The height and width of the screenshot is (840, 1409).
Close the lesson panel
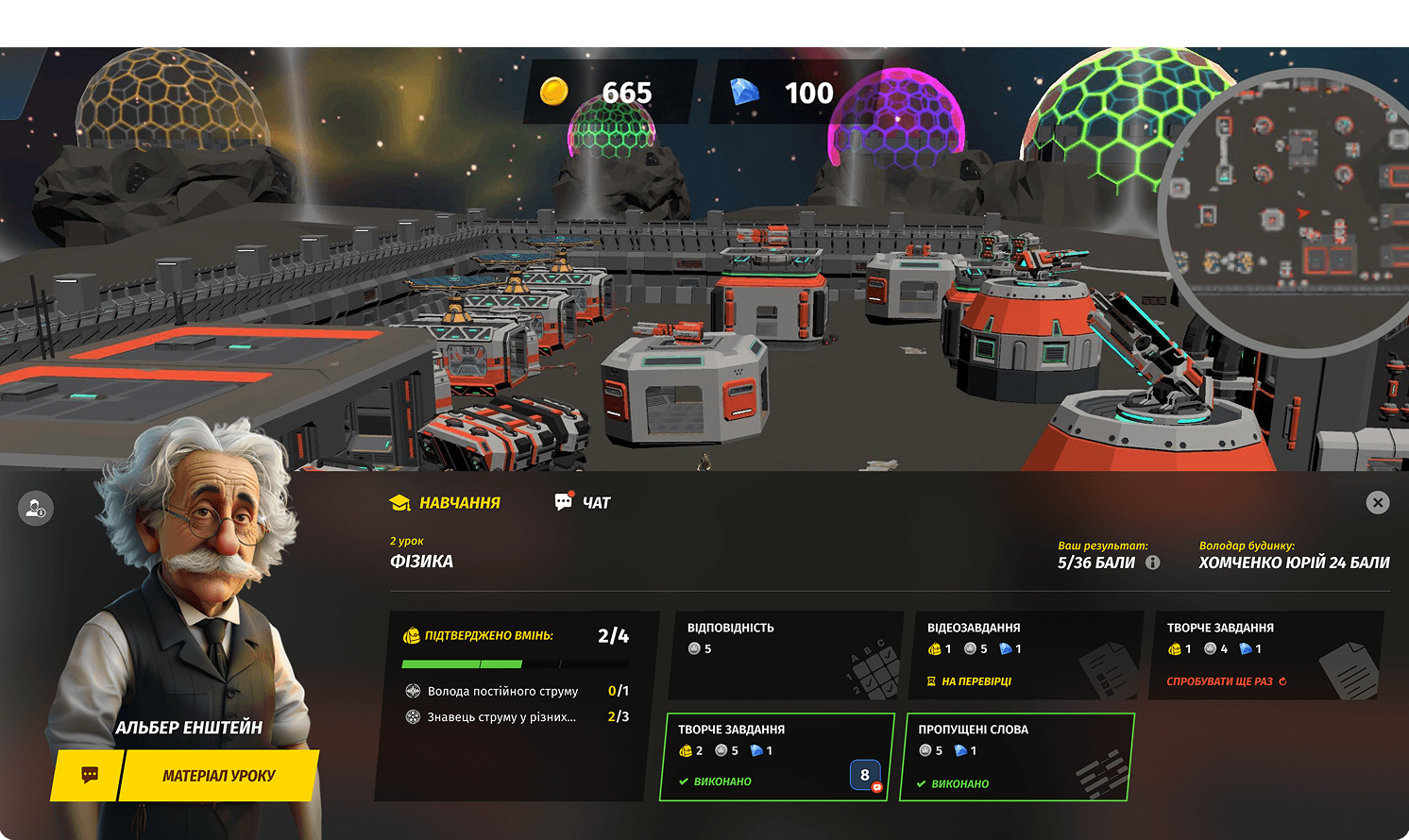click(x=1377, y=502)
